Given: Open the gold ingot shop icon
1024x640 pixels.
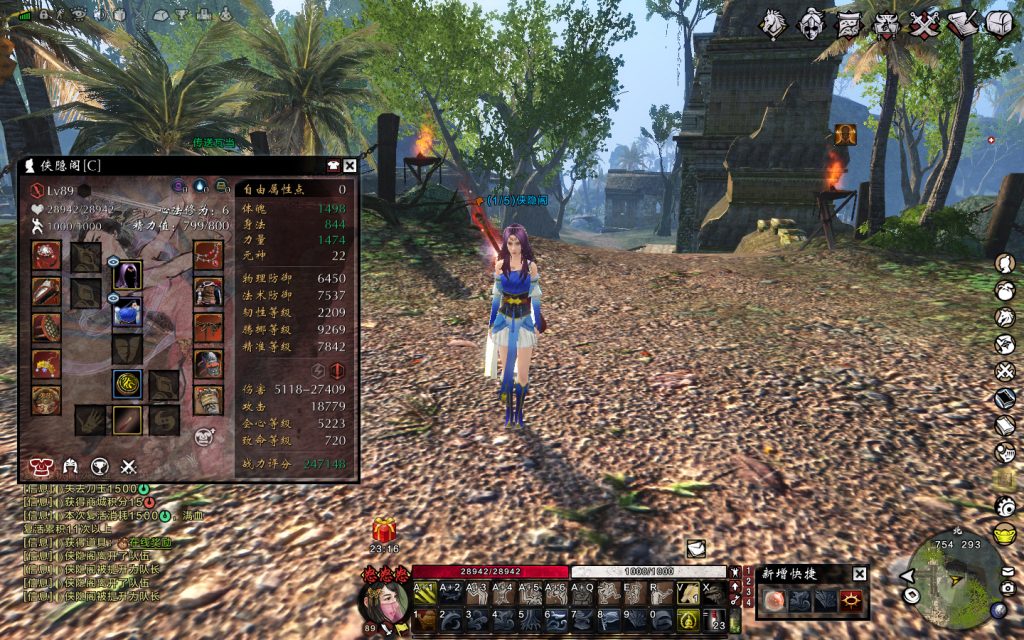Looking at the screenshot, I should click(1005, 533).
